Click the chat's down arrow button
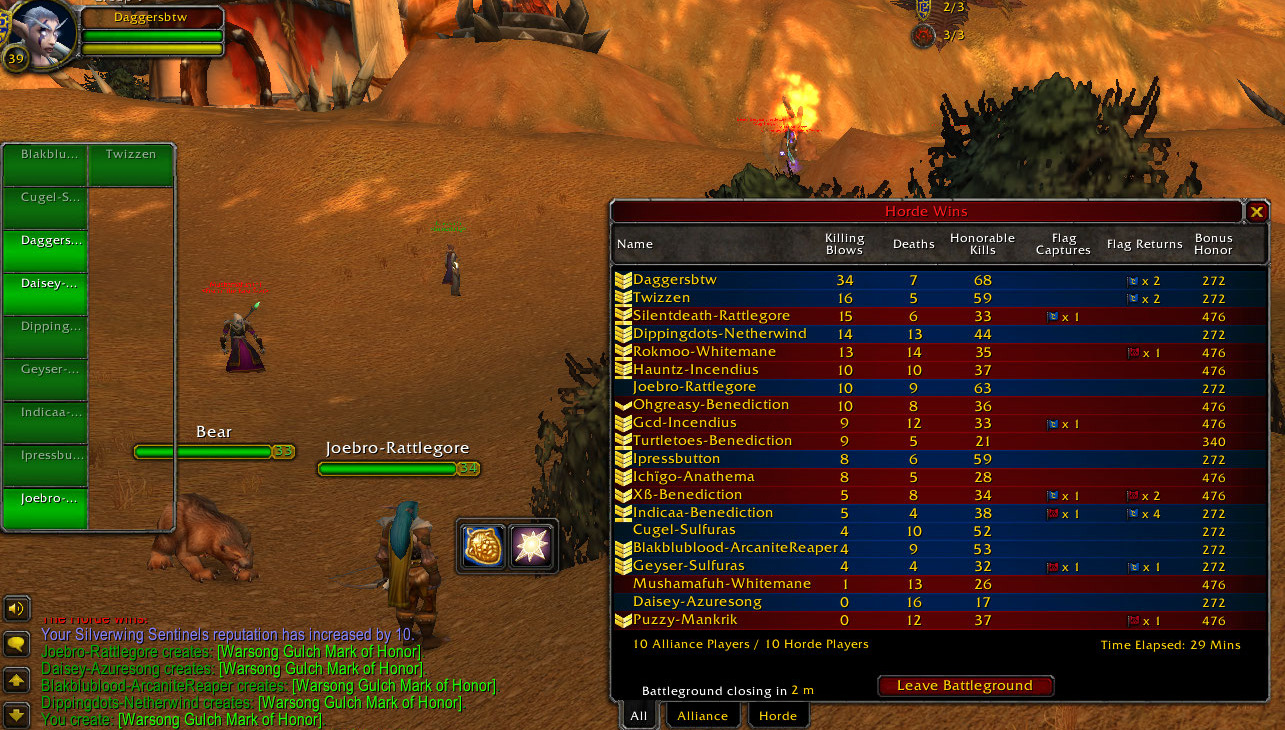 pyautogui.click(x=16, y=715)
